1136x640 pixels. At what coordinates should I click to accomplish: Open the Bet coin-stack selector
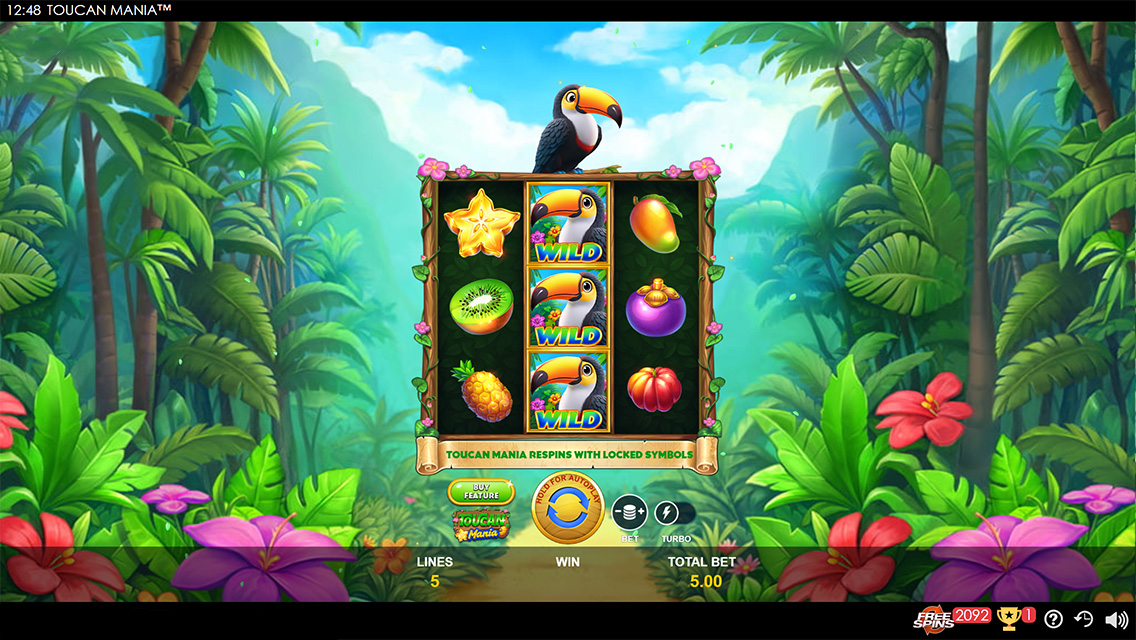pyautogui.click(x=629, y=513)
